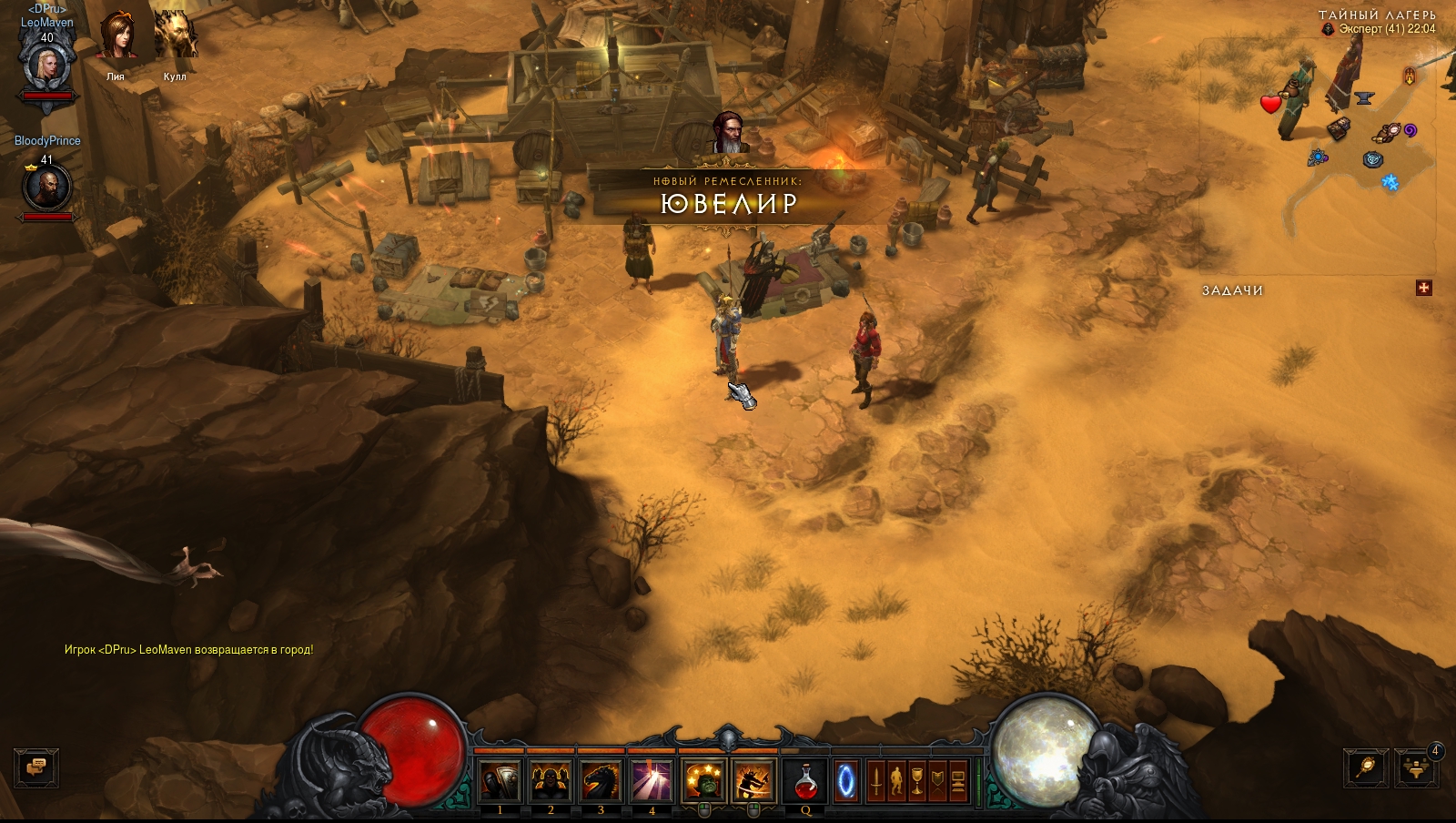The image size is (1456, 823).
Task: Activate the shield skill in slot 1
Action: tap(500, 781)
